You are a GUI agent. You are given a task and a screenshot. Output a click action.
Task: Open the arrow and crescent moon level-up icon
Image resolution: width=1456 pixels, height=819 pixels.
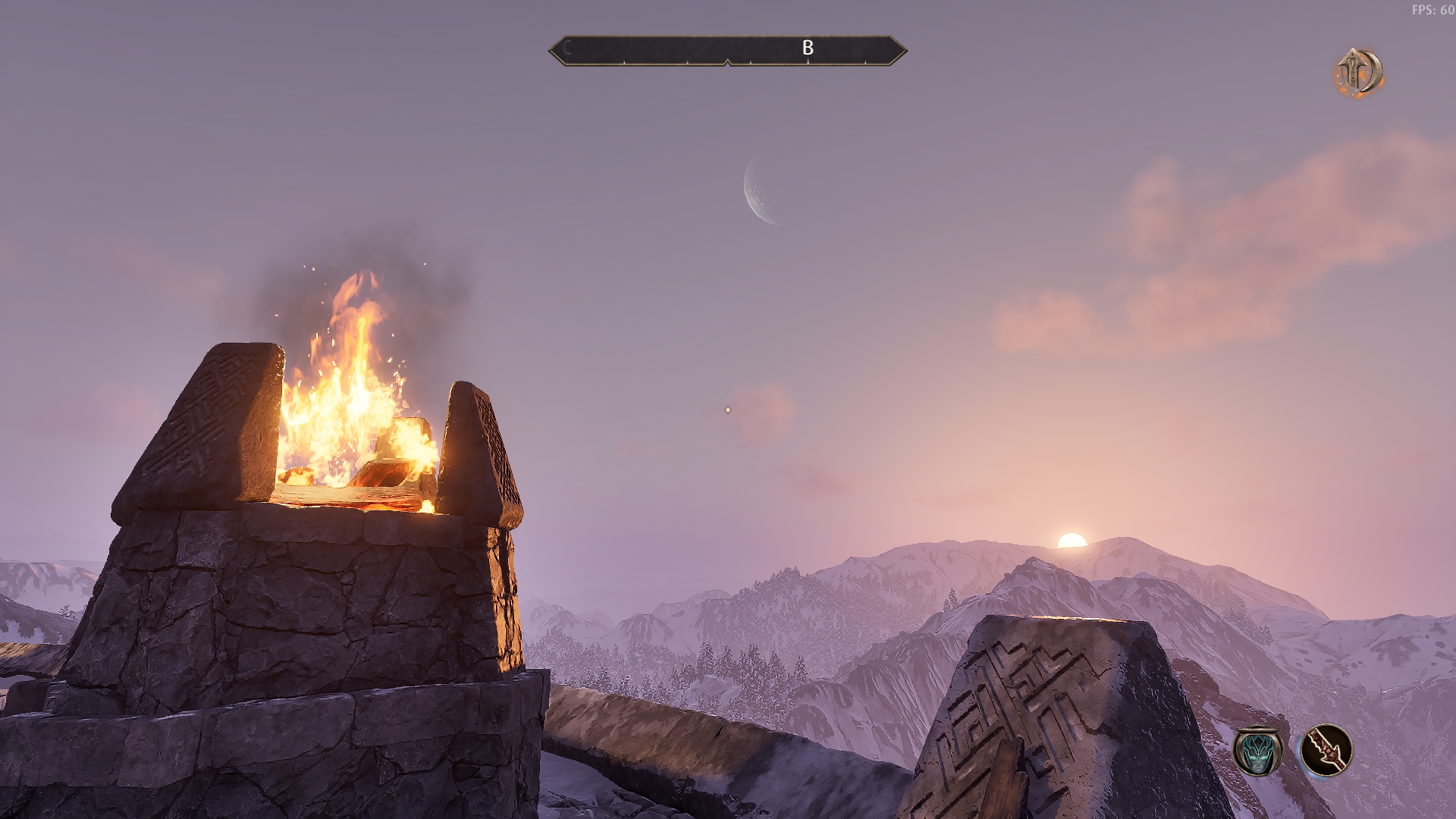[1359, 73]
